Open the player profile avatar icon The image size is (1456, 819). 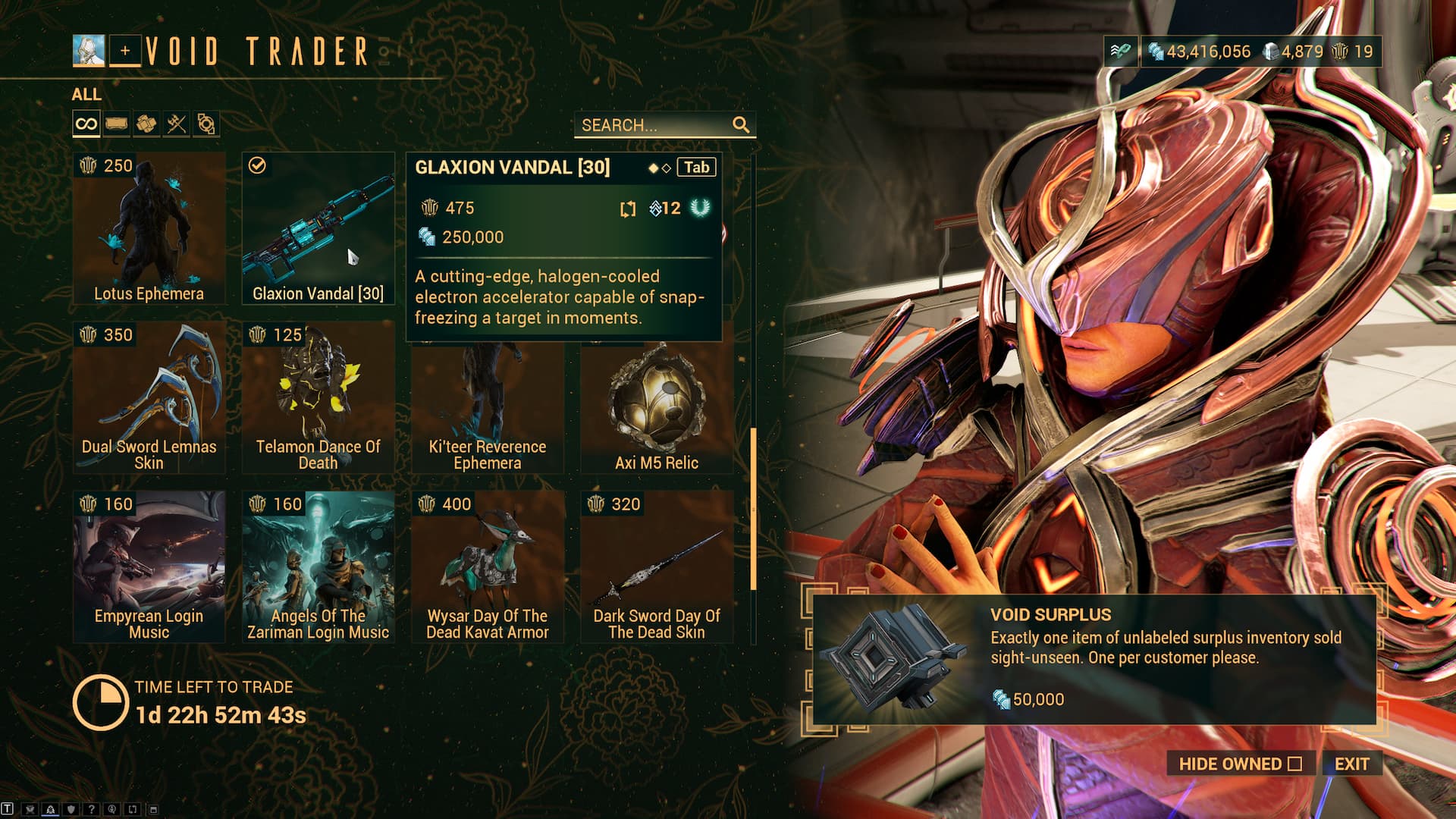(x=89, y=51)
